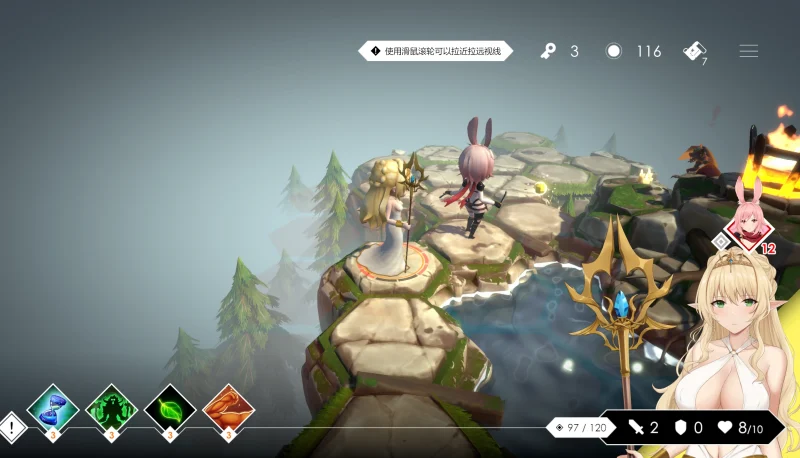This screenshot has height=458, width=800.
Task: Select the pink-haired bunny girl portrait
Action: pos(747,221)
